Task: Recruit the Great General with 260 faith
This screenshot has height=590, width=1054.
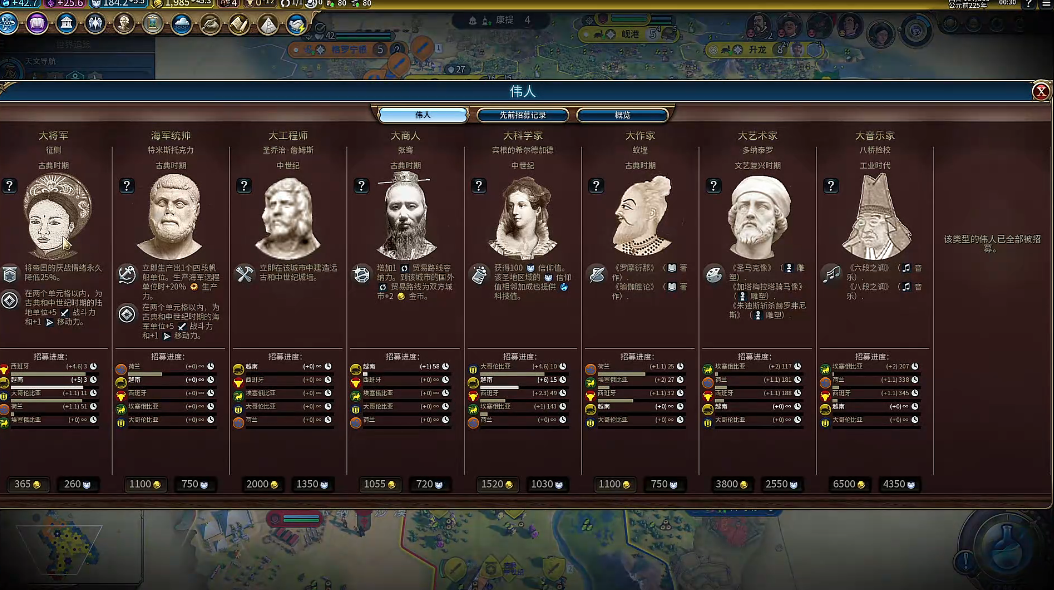Action: [79, 484]
